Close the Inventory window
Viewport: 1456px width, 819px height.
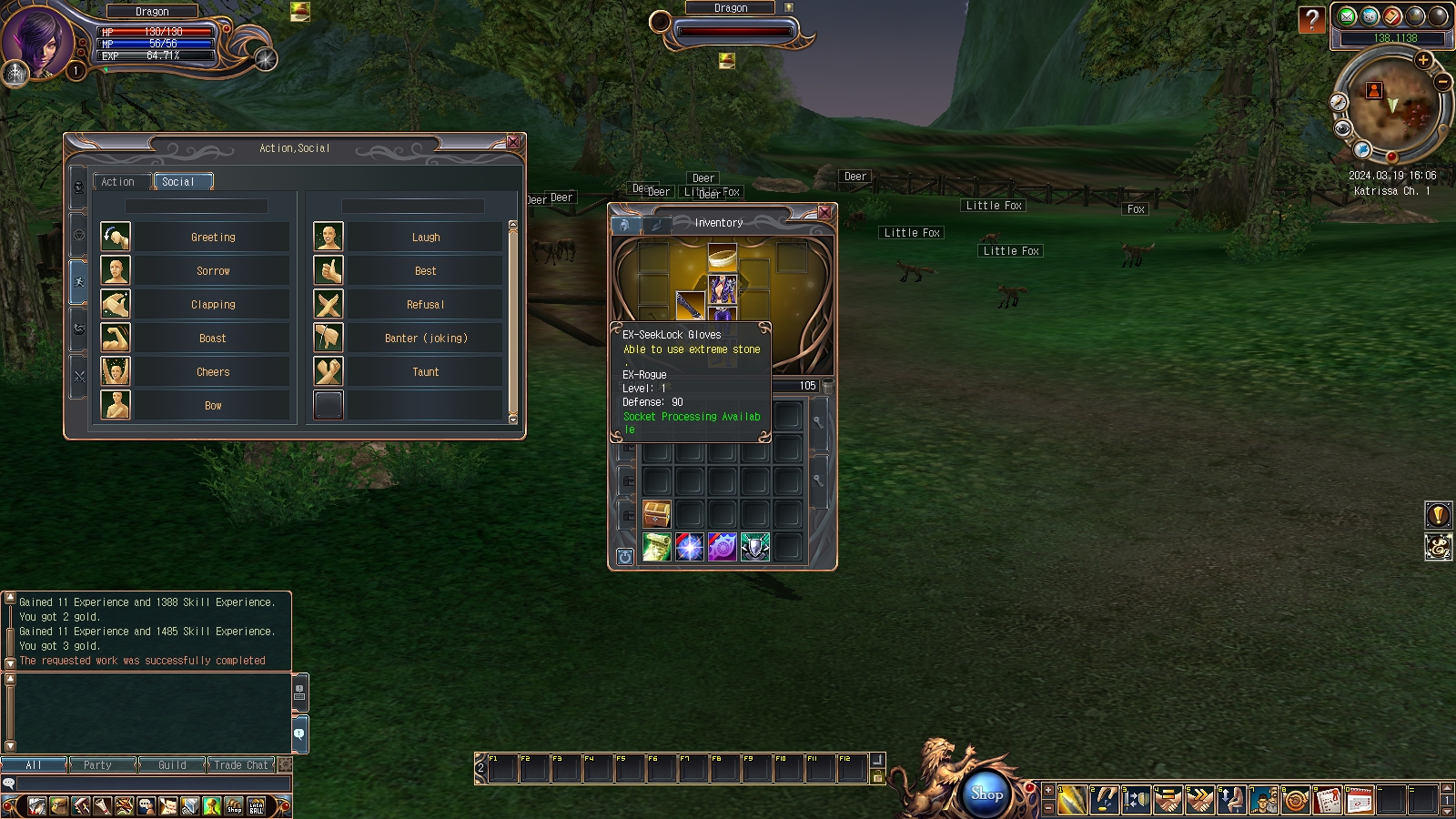824,212
